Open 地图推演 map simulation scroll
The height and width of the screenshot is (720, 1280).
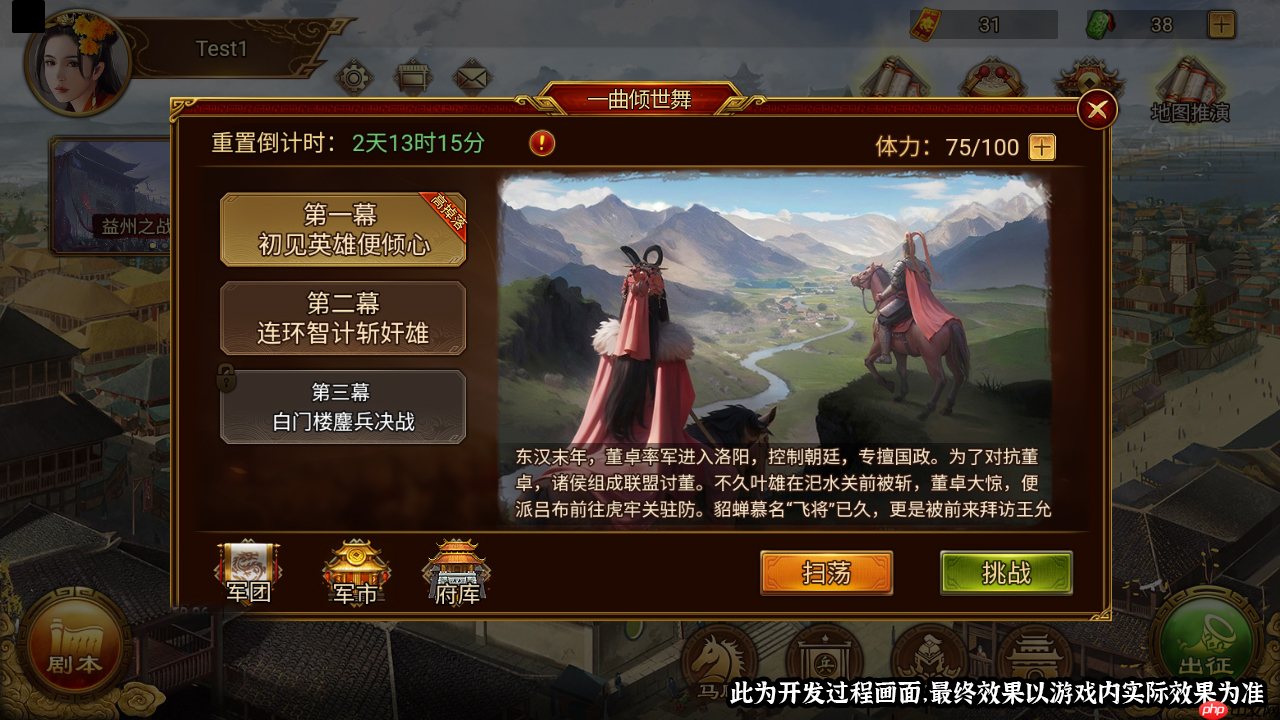(x=1189, y=88)
